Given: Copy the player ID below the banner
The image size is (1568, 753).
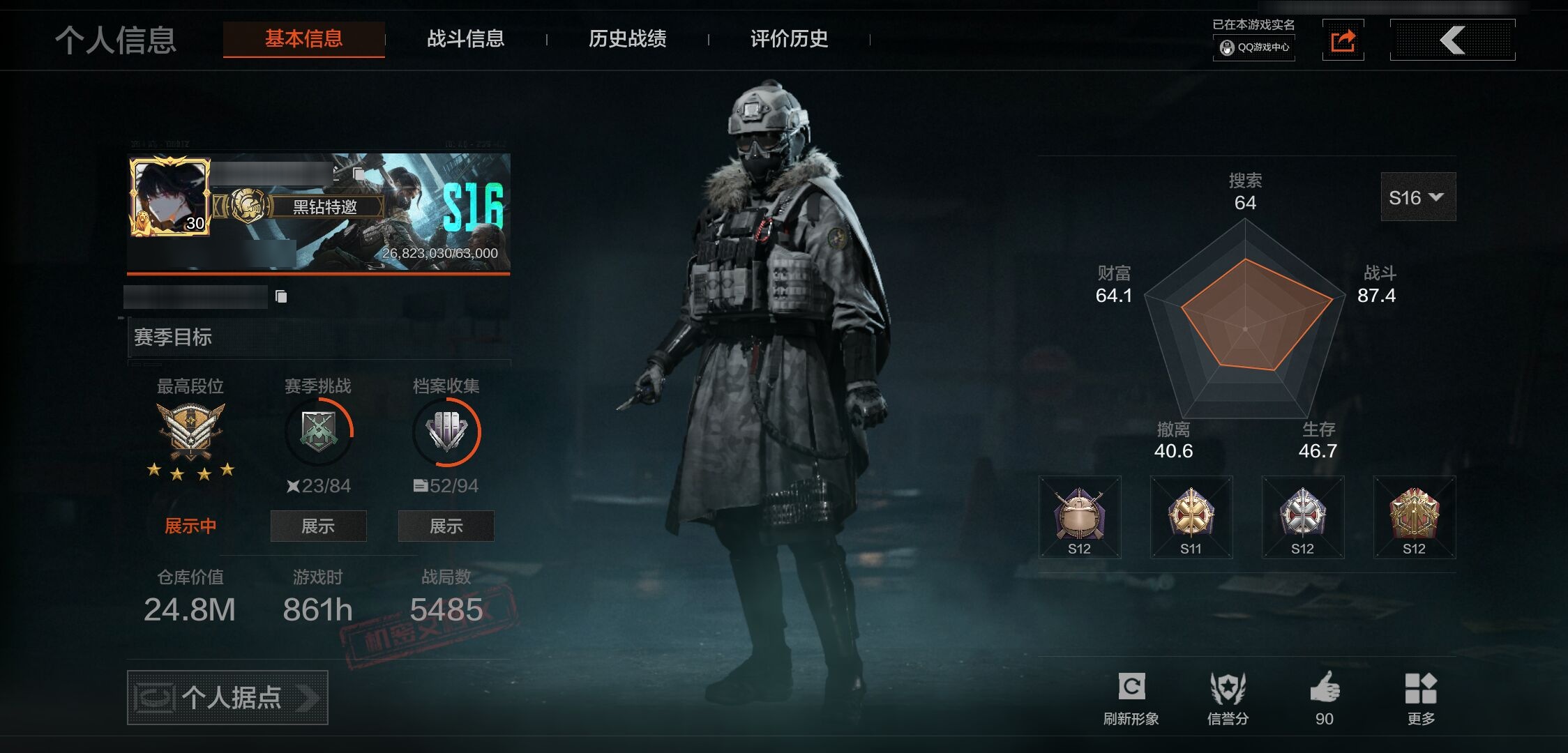Looking at the screenshot, I should click(x=281, y=297).
